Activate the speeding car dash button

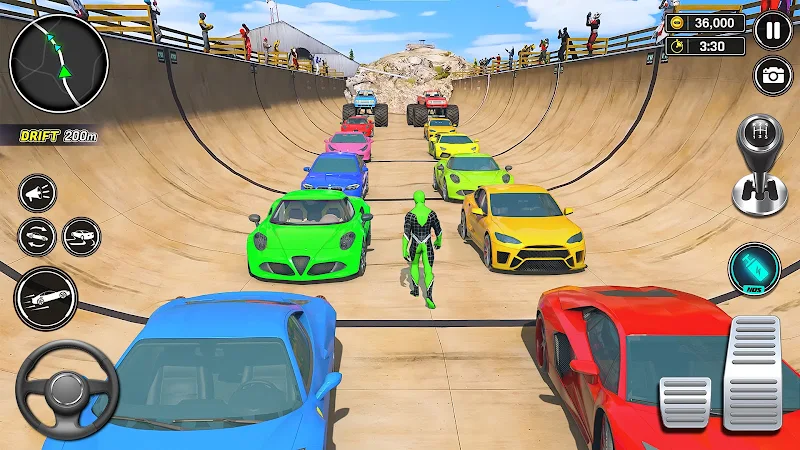(x=45, y=298)
